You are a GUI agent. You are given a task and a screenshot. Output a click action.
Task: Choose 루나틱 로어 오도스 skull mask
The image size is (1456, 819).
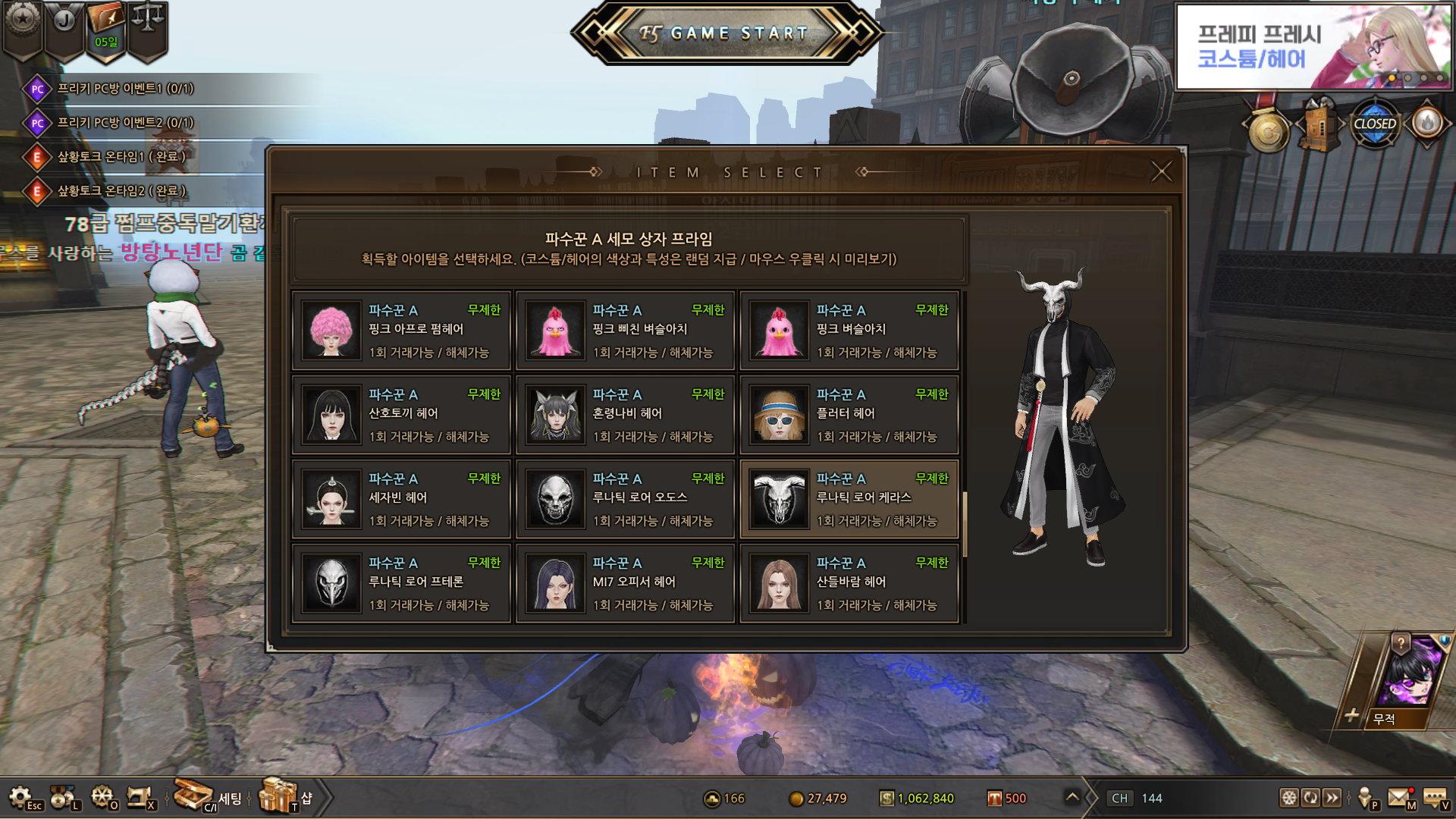point(626,499)
